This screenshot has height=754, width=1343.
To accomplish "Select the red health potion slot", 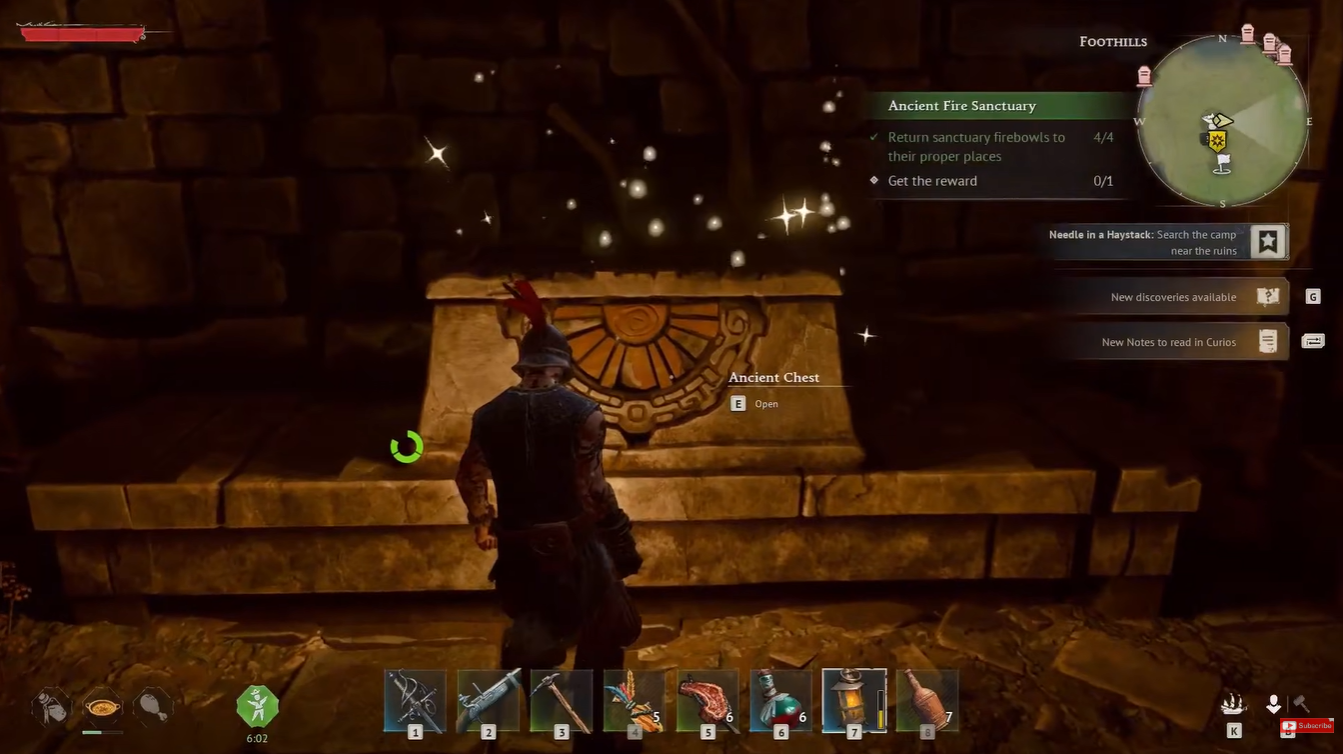I will (780, 701).
